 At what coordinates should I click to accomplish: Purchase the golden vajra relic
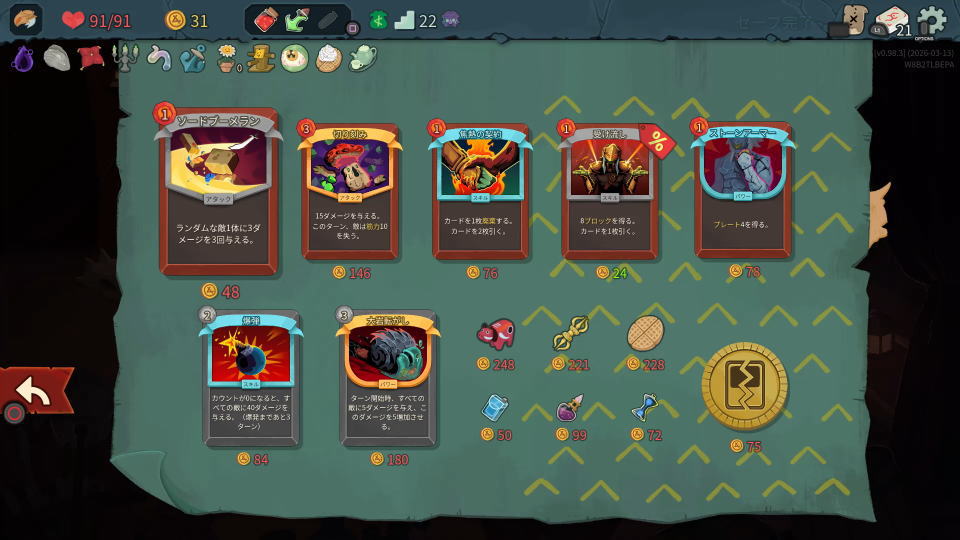click(570, 334)
